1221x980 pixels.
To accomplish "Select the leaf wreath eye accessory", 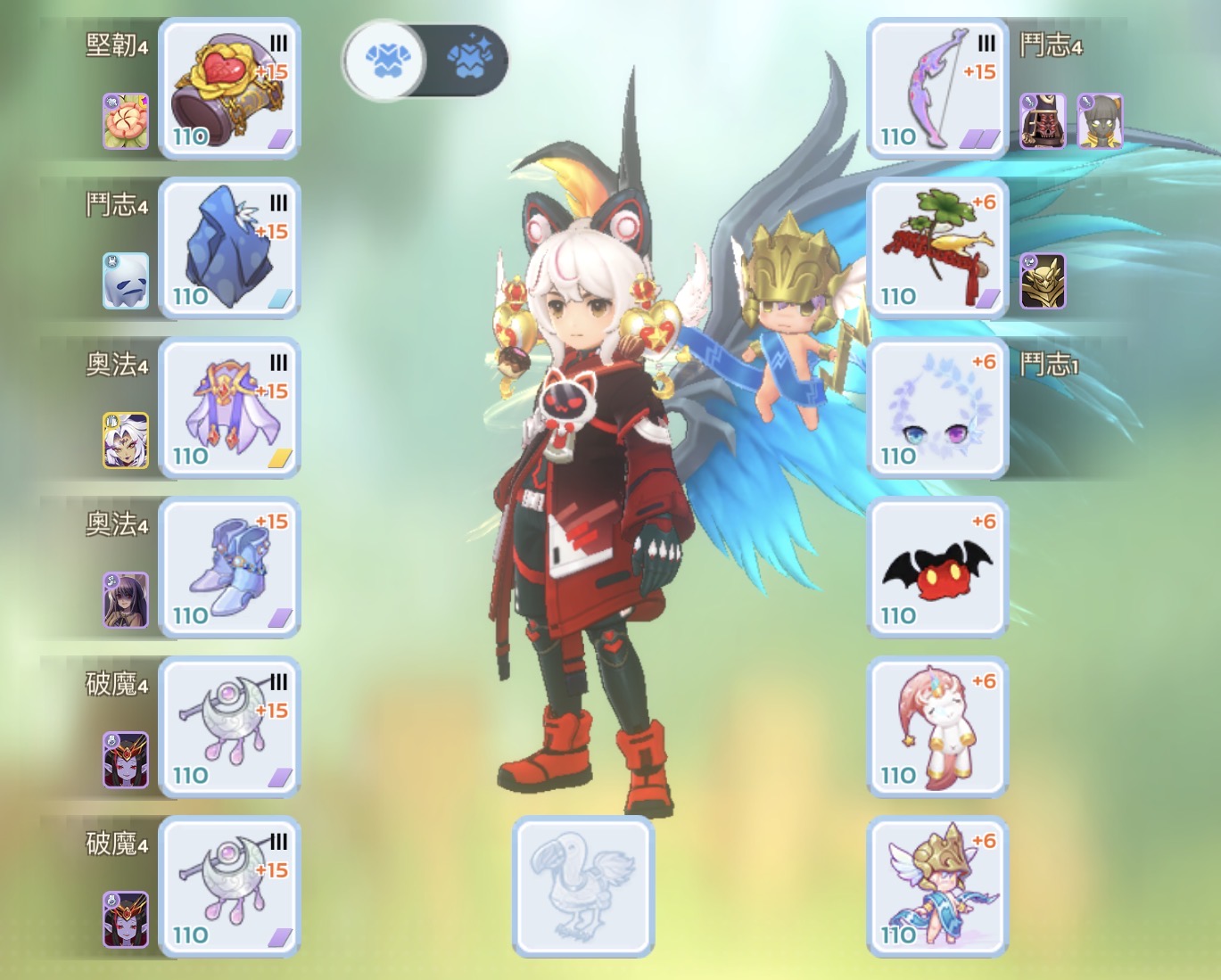I will coord(936,408).
